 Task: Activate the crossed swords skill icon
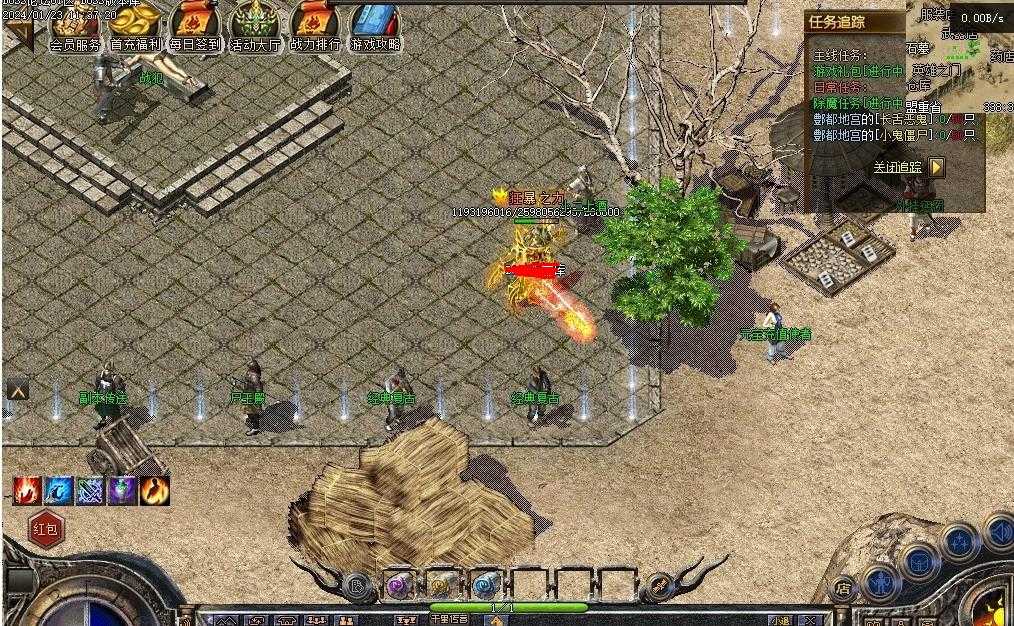pos(91,490)
